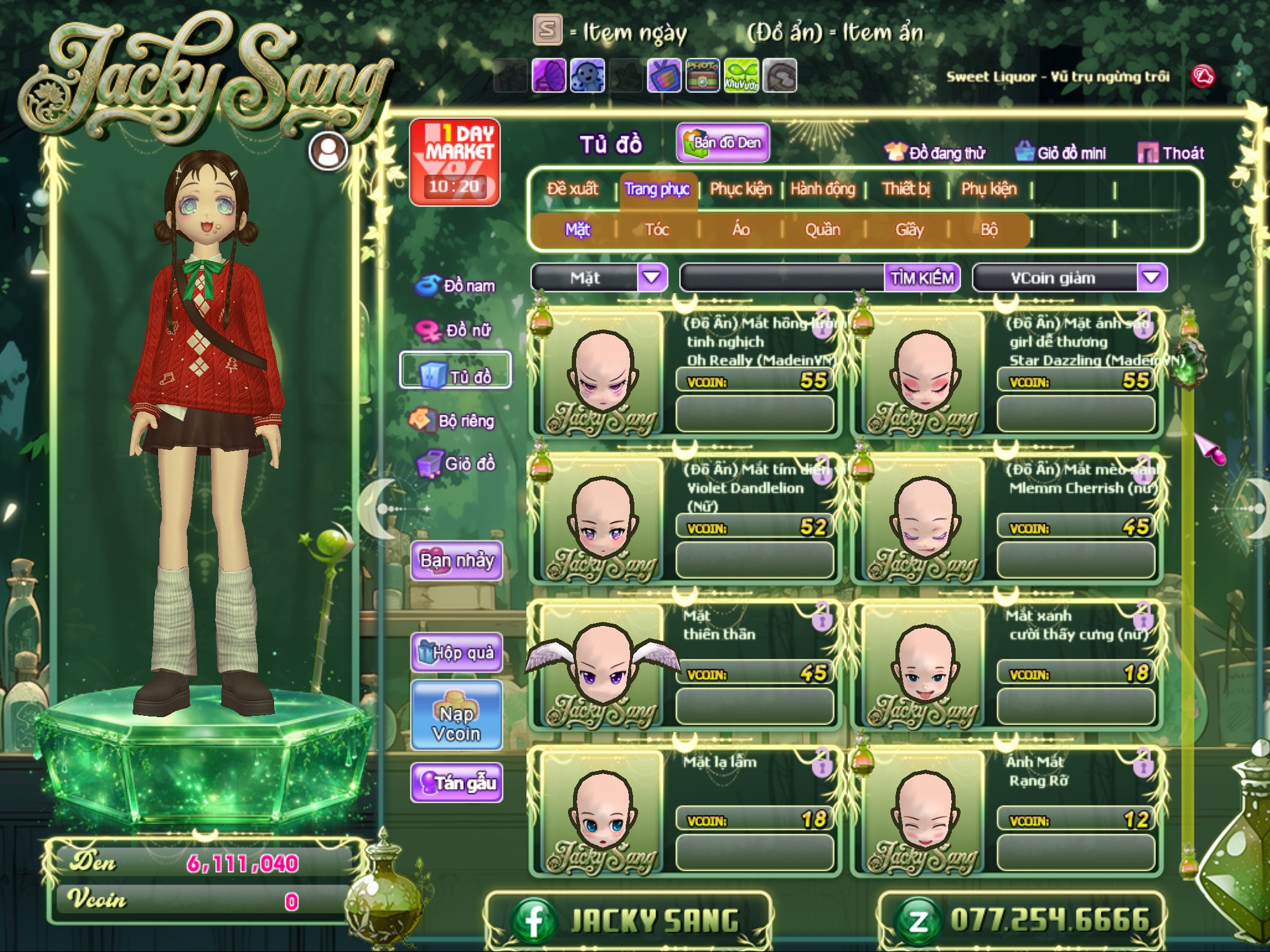This screenshot has width=1270, height=952.
Task: Select the Tóc hair sub-category
Action: click(x=657, y=230)
